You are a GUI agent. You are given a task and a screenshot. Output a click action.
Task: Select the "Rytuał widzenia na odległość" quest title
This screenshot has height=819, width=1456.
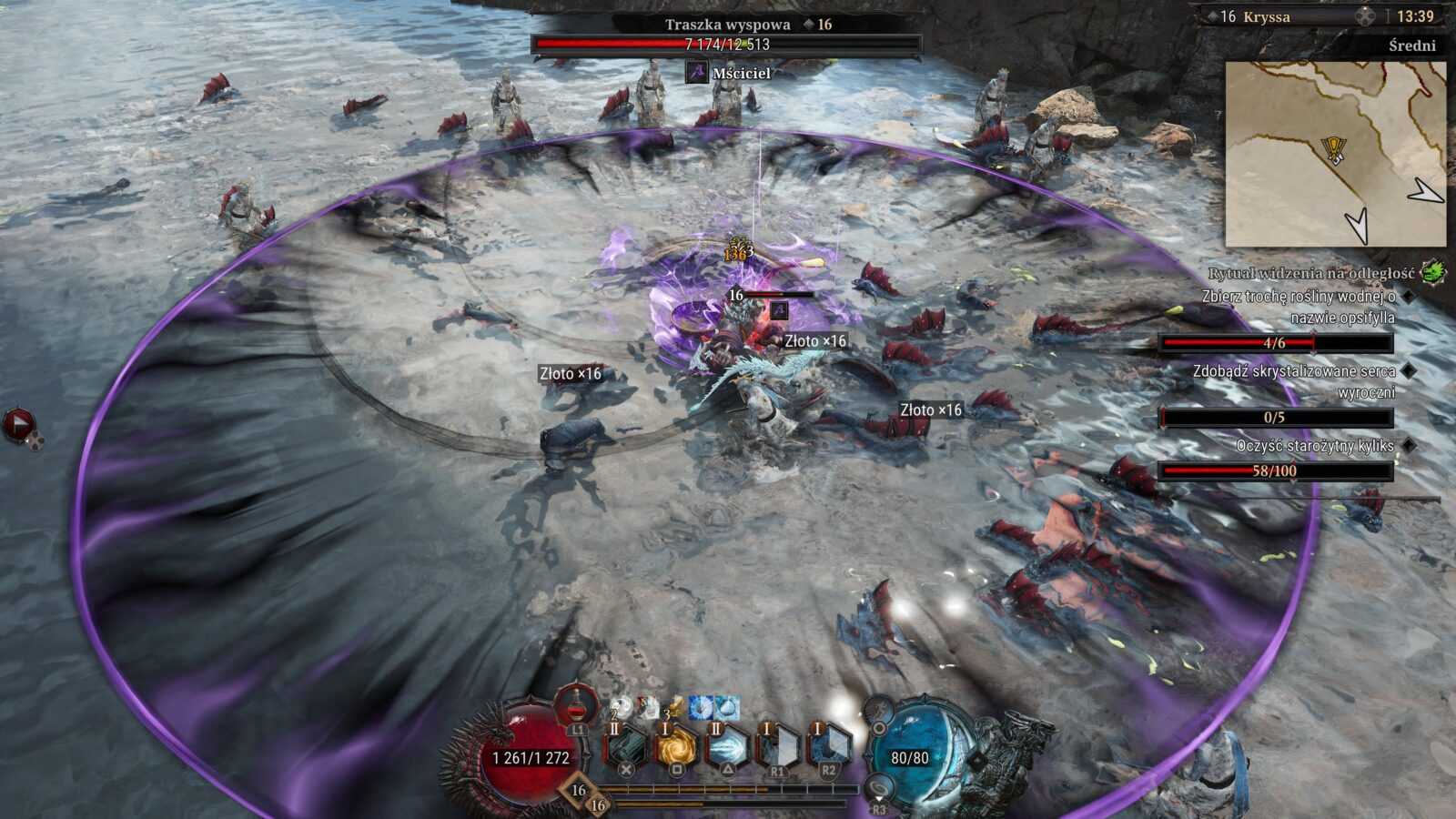[x=1310, y=273]
